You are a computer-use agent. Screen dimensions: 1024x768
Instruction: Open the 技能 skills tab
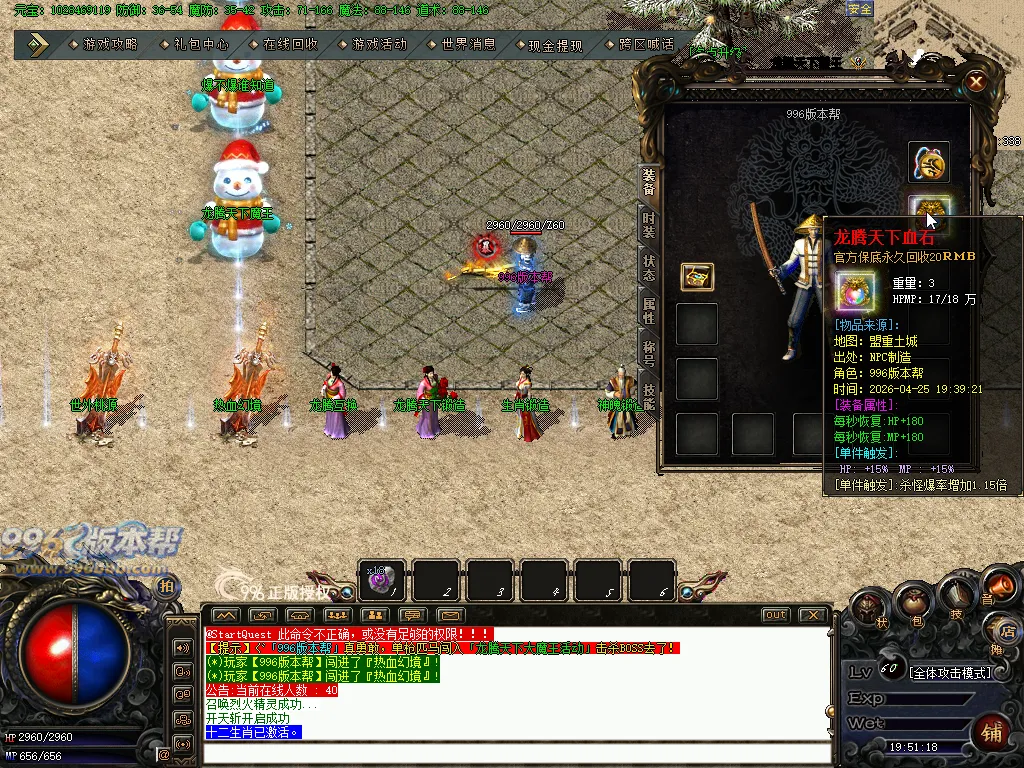click(649, 396)
